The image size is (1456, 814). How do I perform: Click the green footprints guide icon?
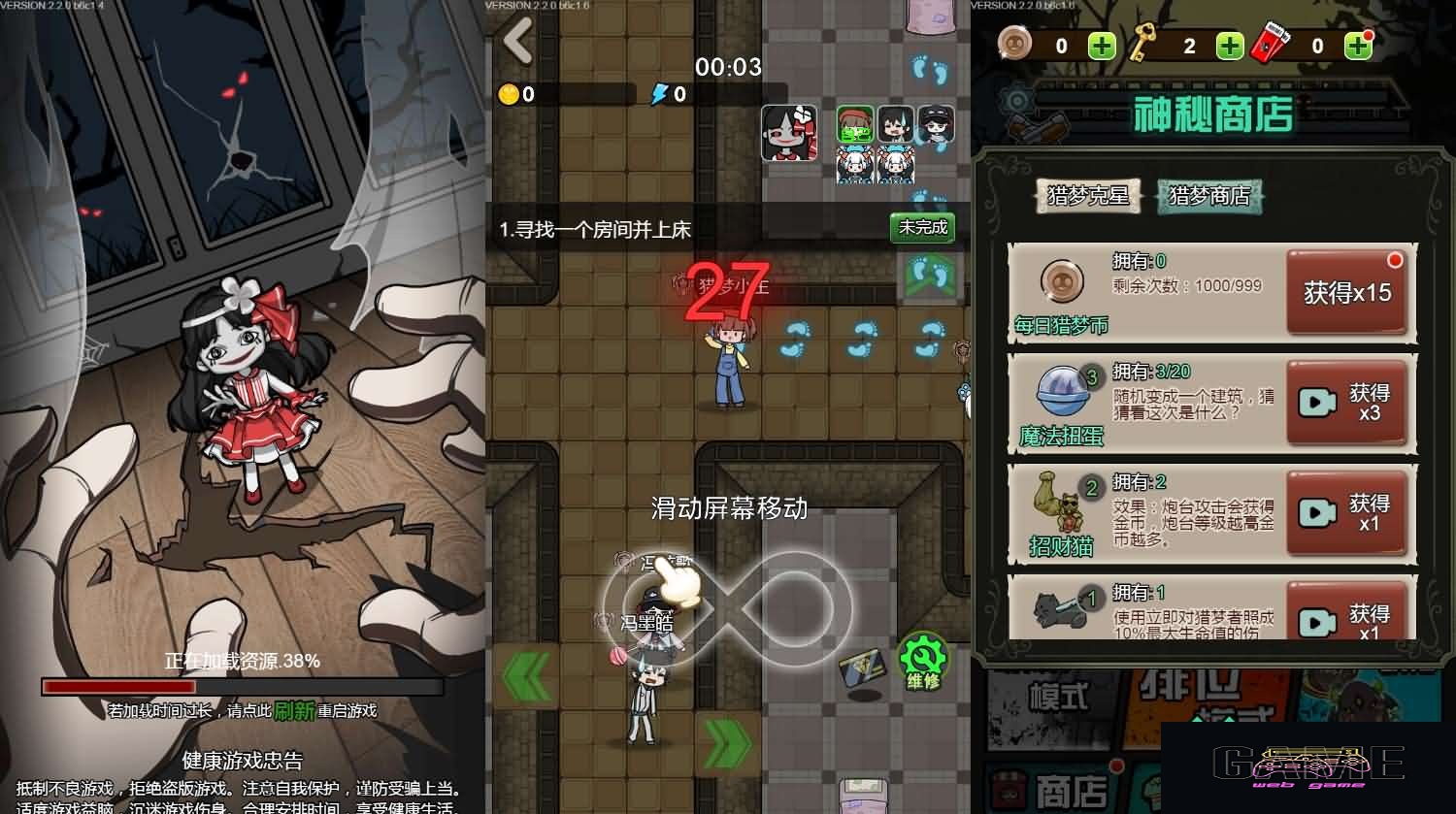coord(930,276)
